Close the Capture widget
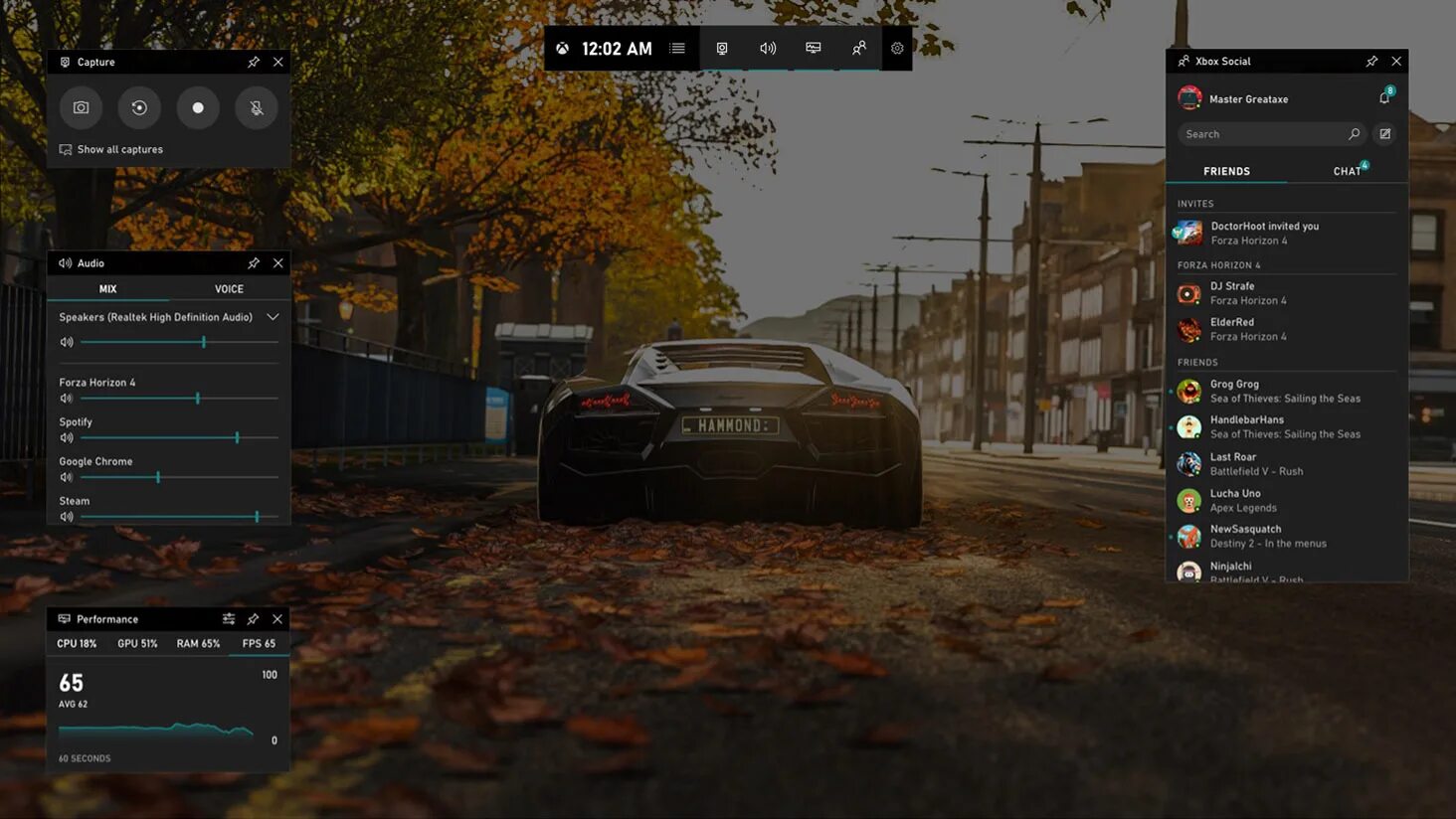This screenshot has height=819, width=1456. point(278,62)
